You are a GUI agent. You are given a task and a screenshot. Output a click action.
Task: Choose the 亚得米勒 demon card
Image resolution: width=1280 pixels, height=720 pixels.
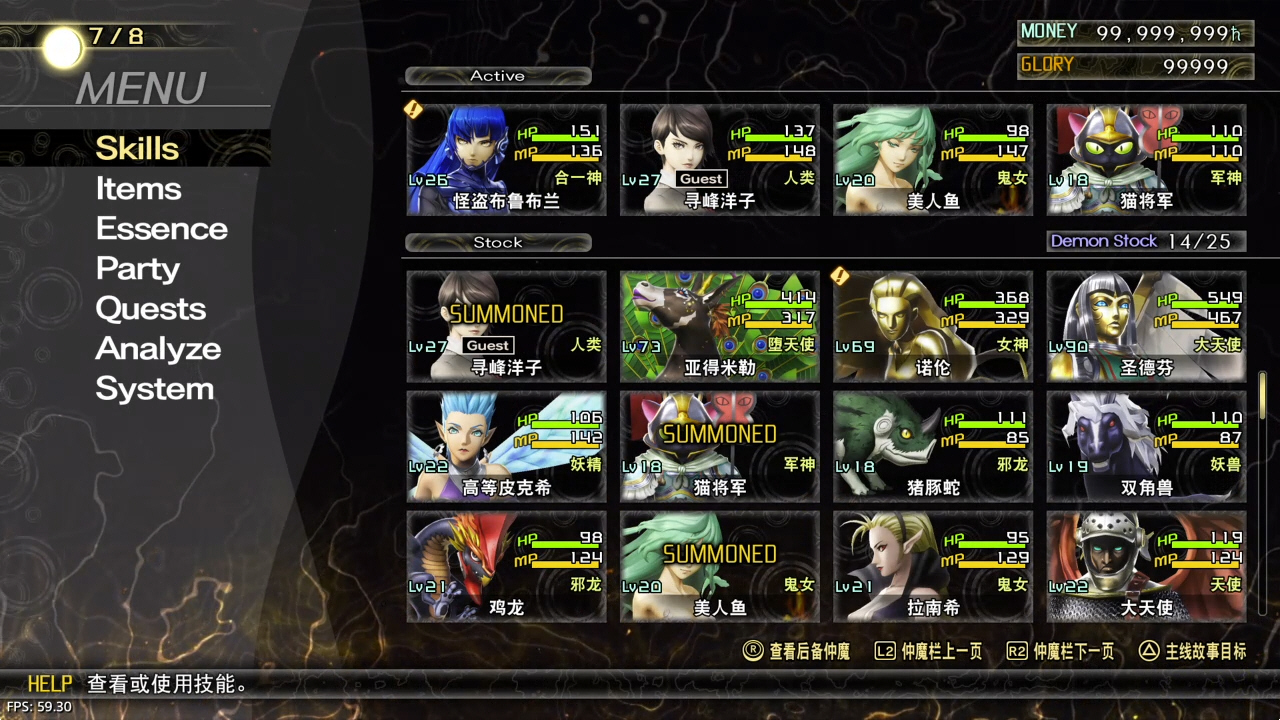(720, 327)
